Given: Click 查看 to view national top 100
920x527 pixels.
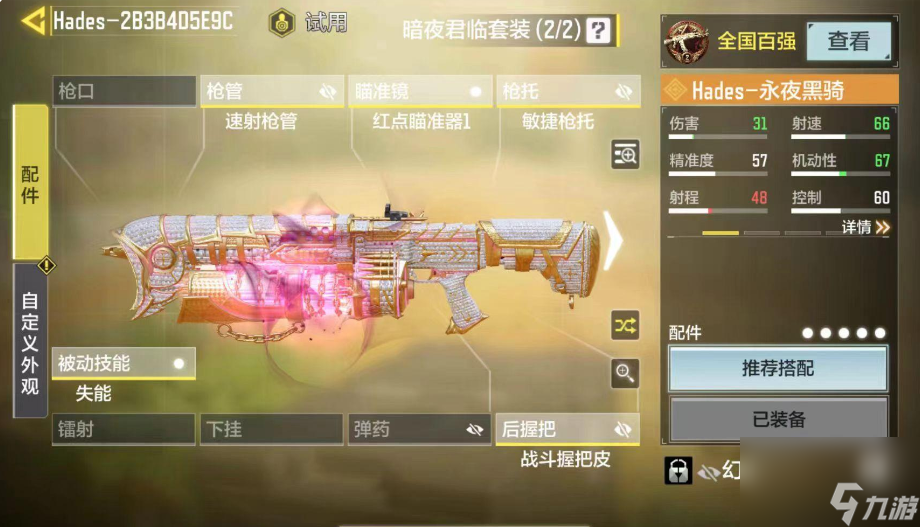Looking at the screenshot, I should (x=848, y=41).
